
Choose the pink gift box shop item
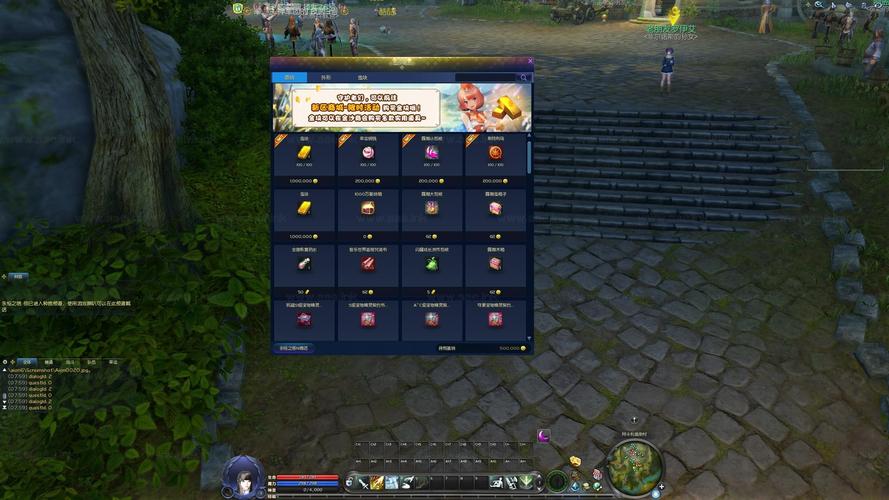coord(496,208)
